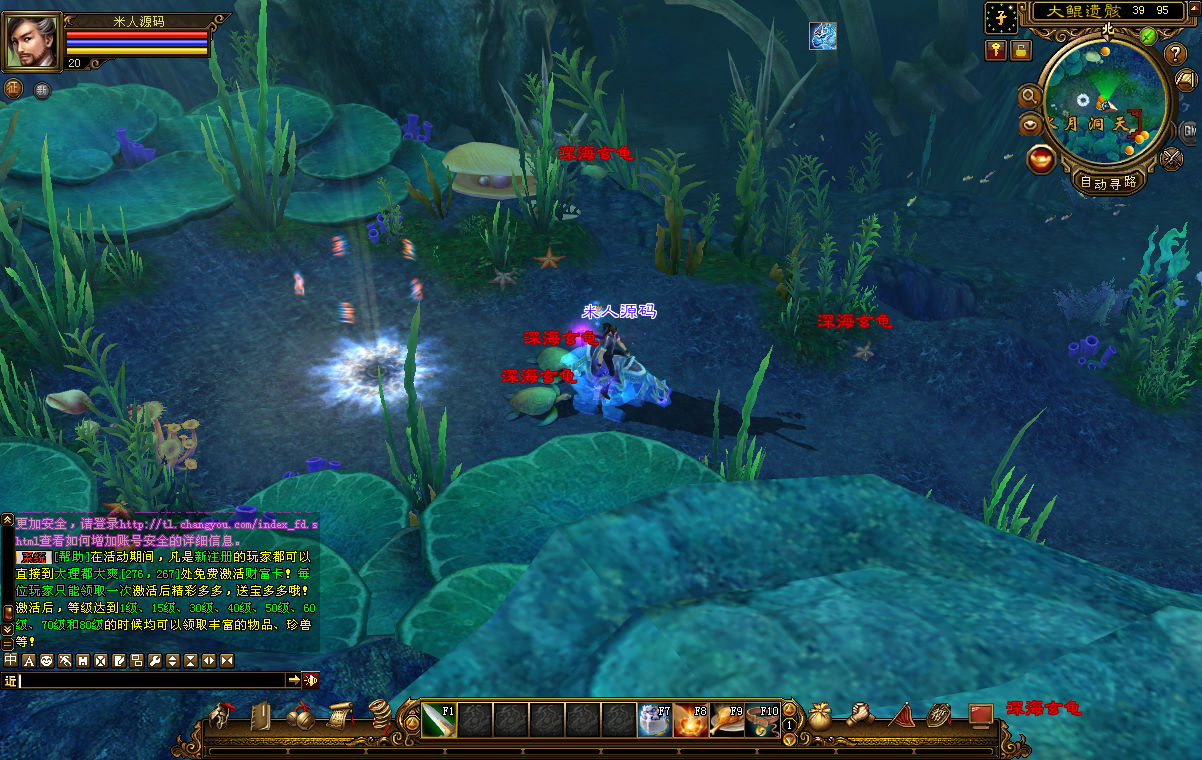Activate the F1 sword skill slot
Viewport: 1202px width, 760px height.
439,720
